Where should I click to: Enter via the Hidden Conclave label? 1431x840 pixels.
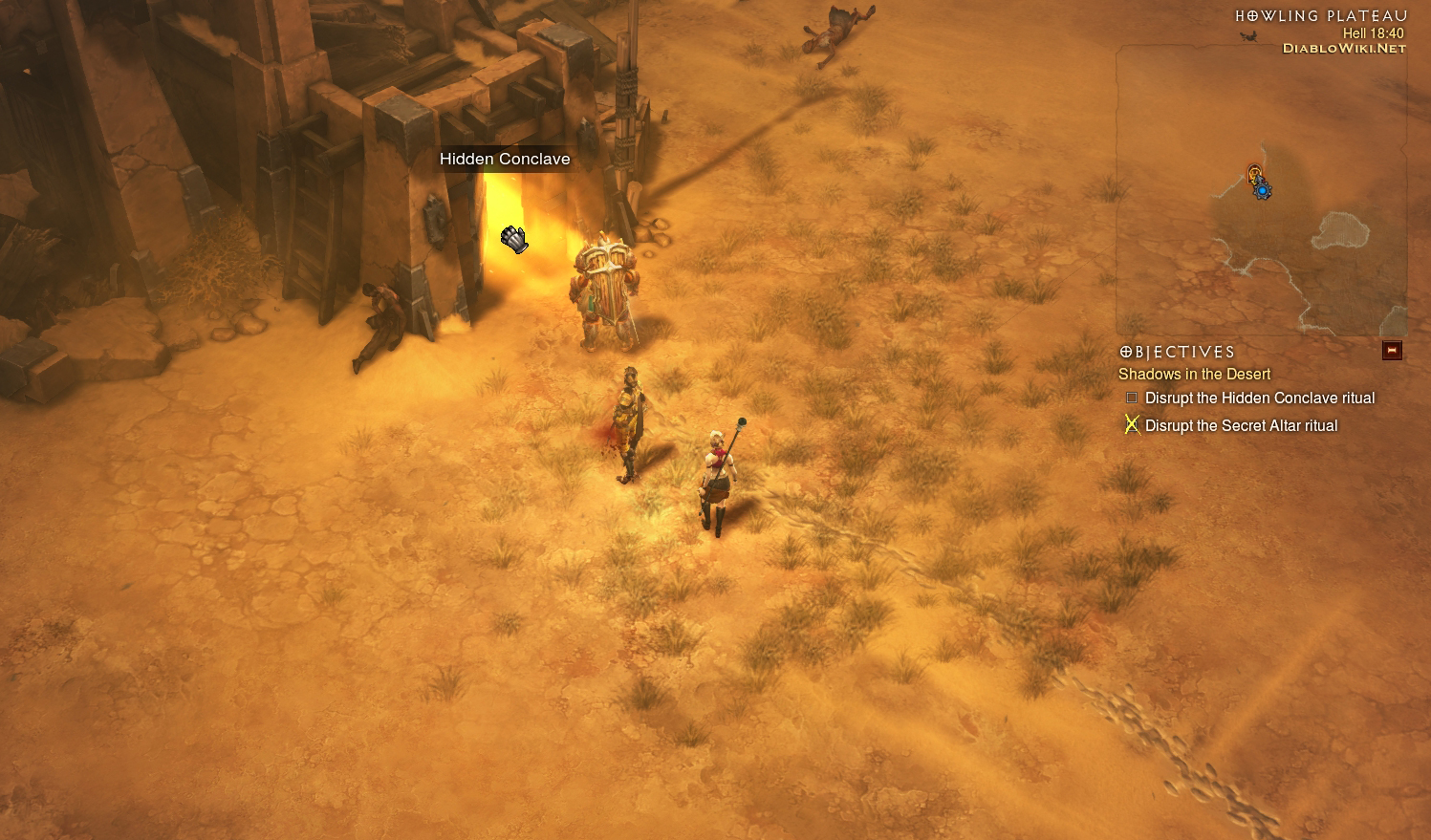[505, 160]
